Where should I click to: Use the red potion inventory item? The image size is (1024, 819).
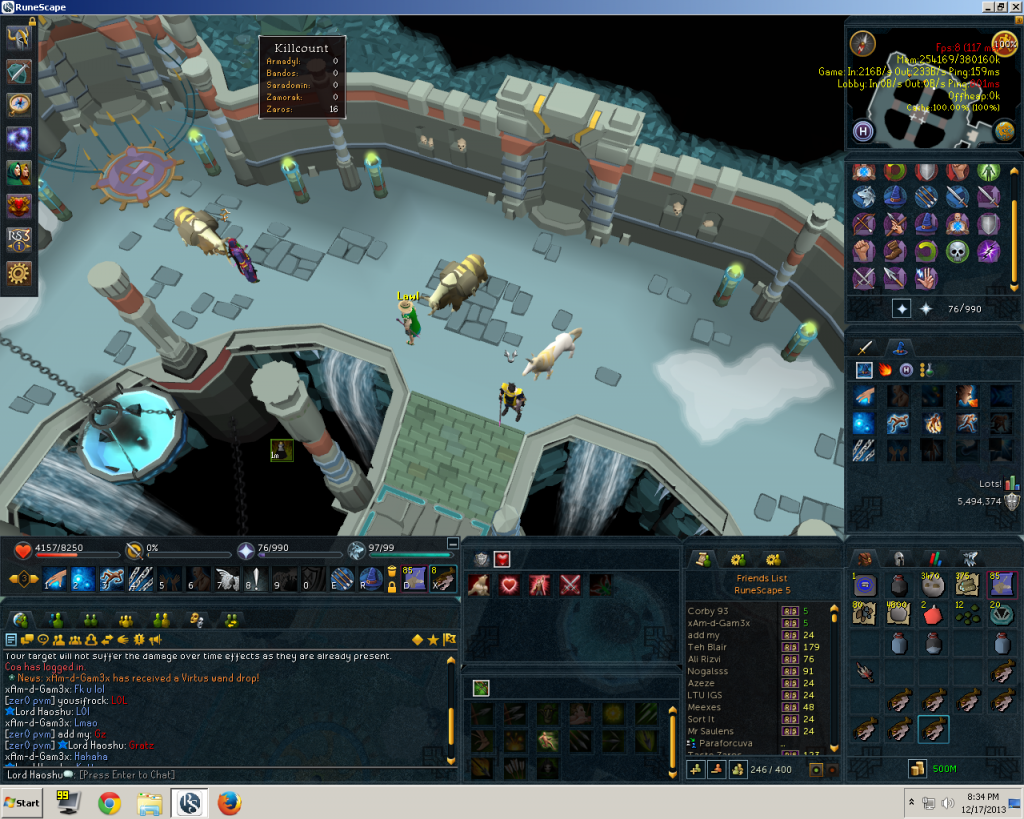point(932,614)
